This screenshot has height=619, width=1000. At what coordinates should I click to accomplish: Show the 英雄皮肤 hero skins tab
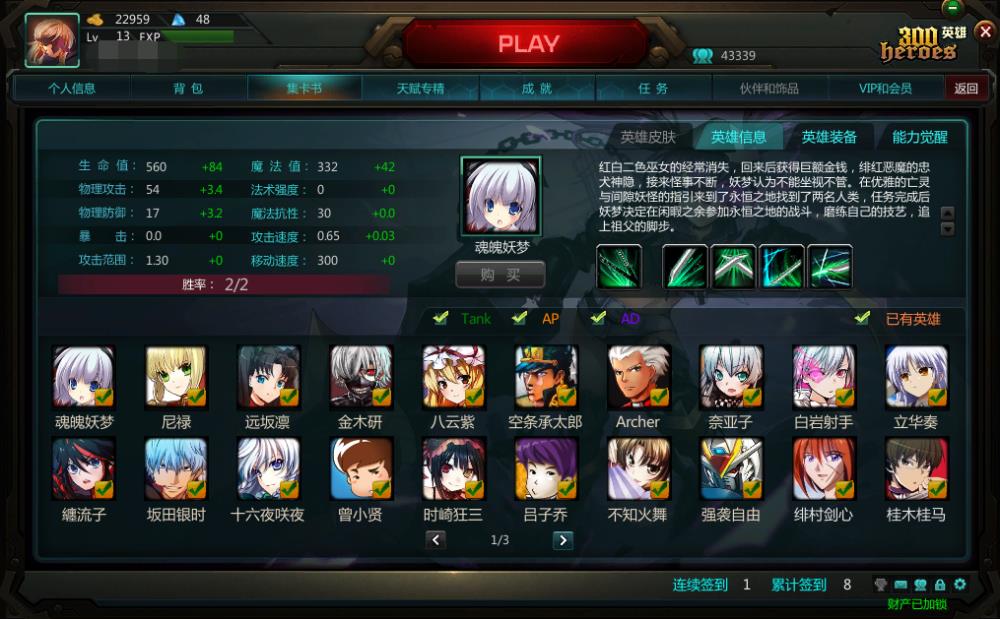[x=648, y=137]
